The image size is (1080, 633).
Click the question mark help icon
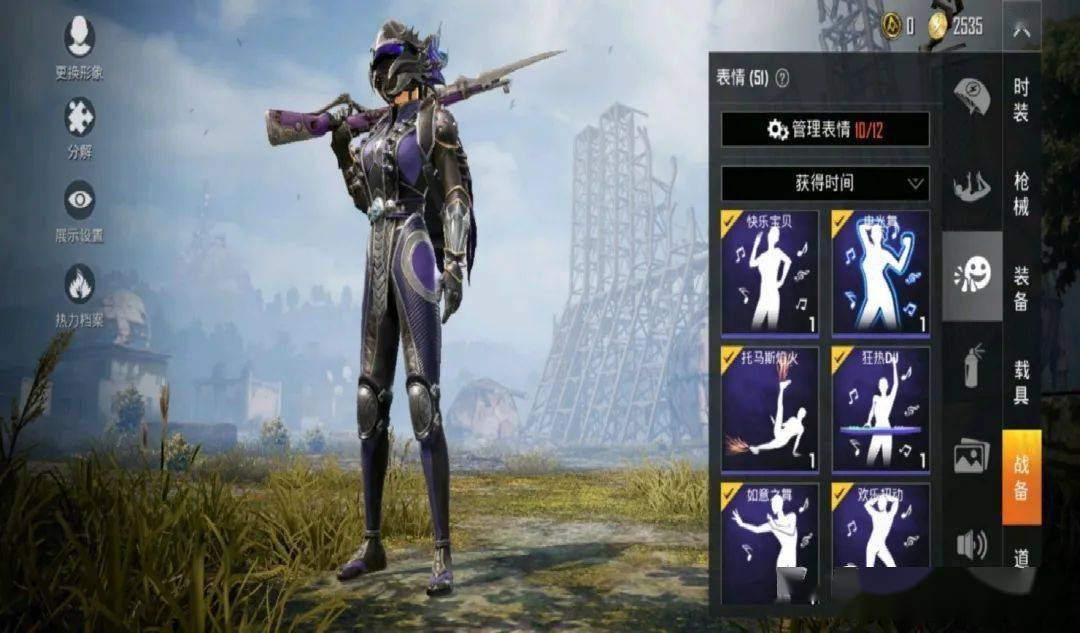[782, 78]
